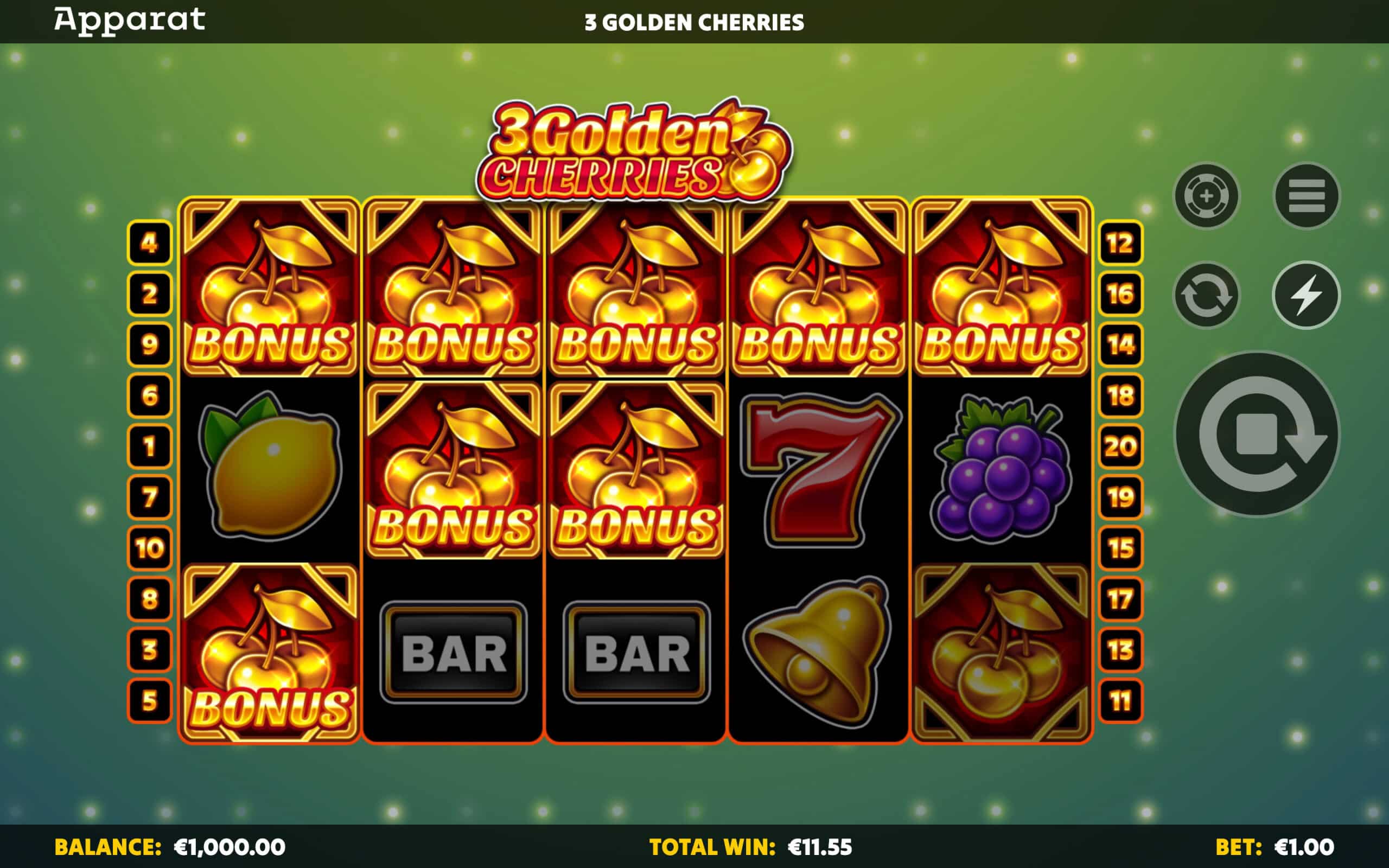The height and width of the screenshot is (868, 1389).
Task: Select payline number 4 indicator
Action: click(149, 243)
